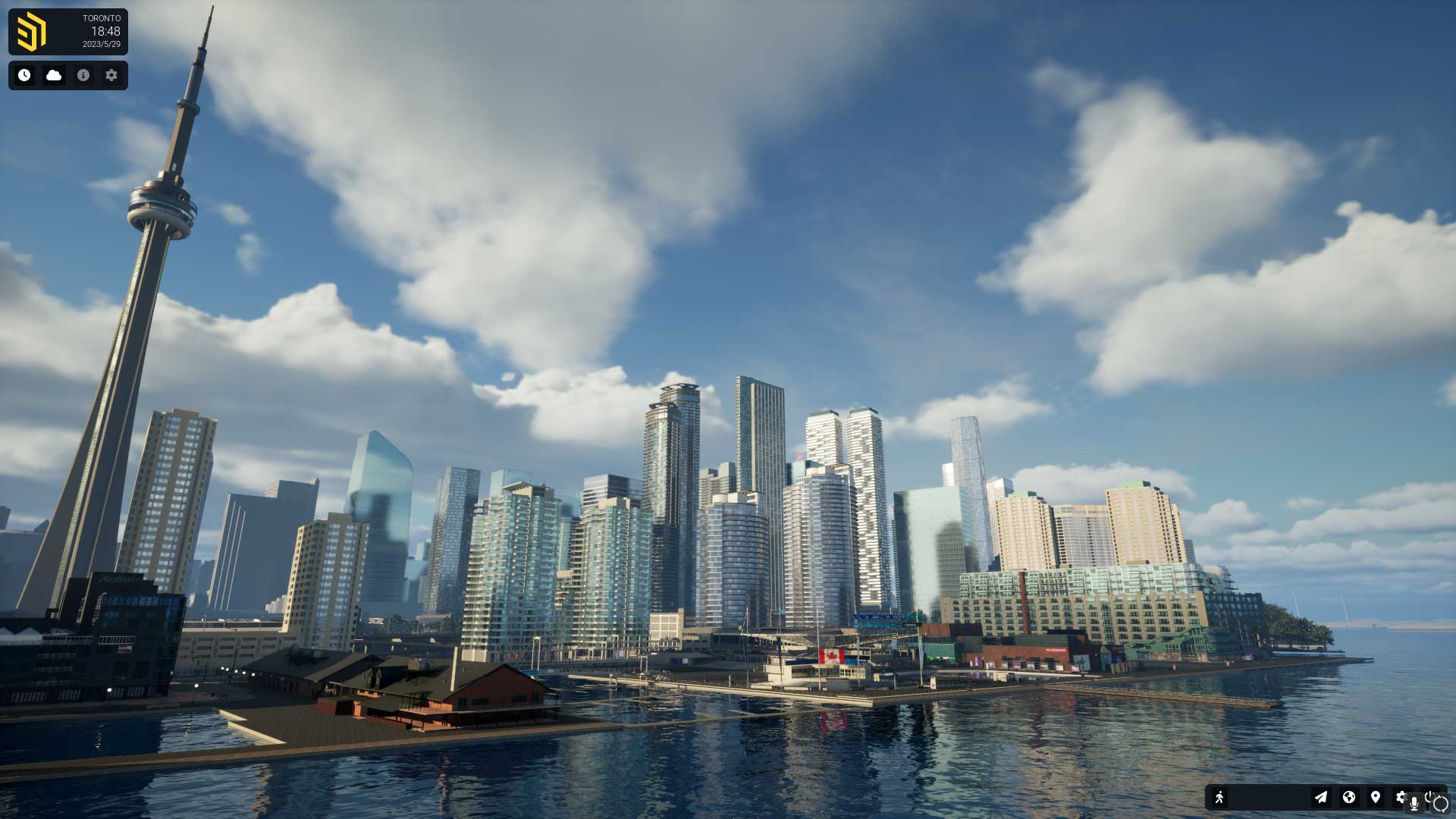
Task: Open the location pin marker menu
Action: point(1375,797)
